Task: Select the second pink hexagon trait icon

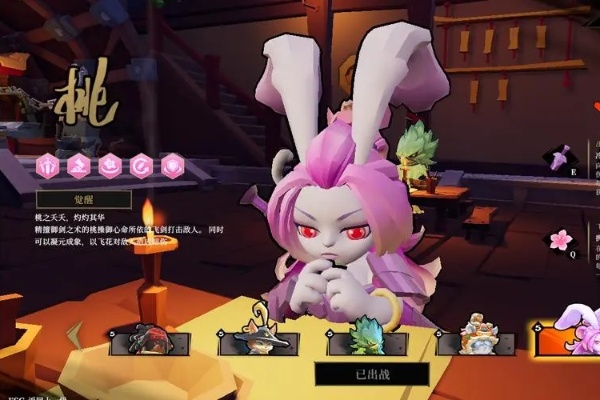Action: pos(79,164)
